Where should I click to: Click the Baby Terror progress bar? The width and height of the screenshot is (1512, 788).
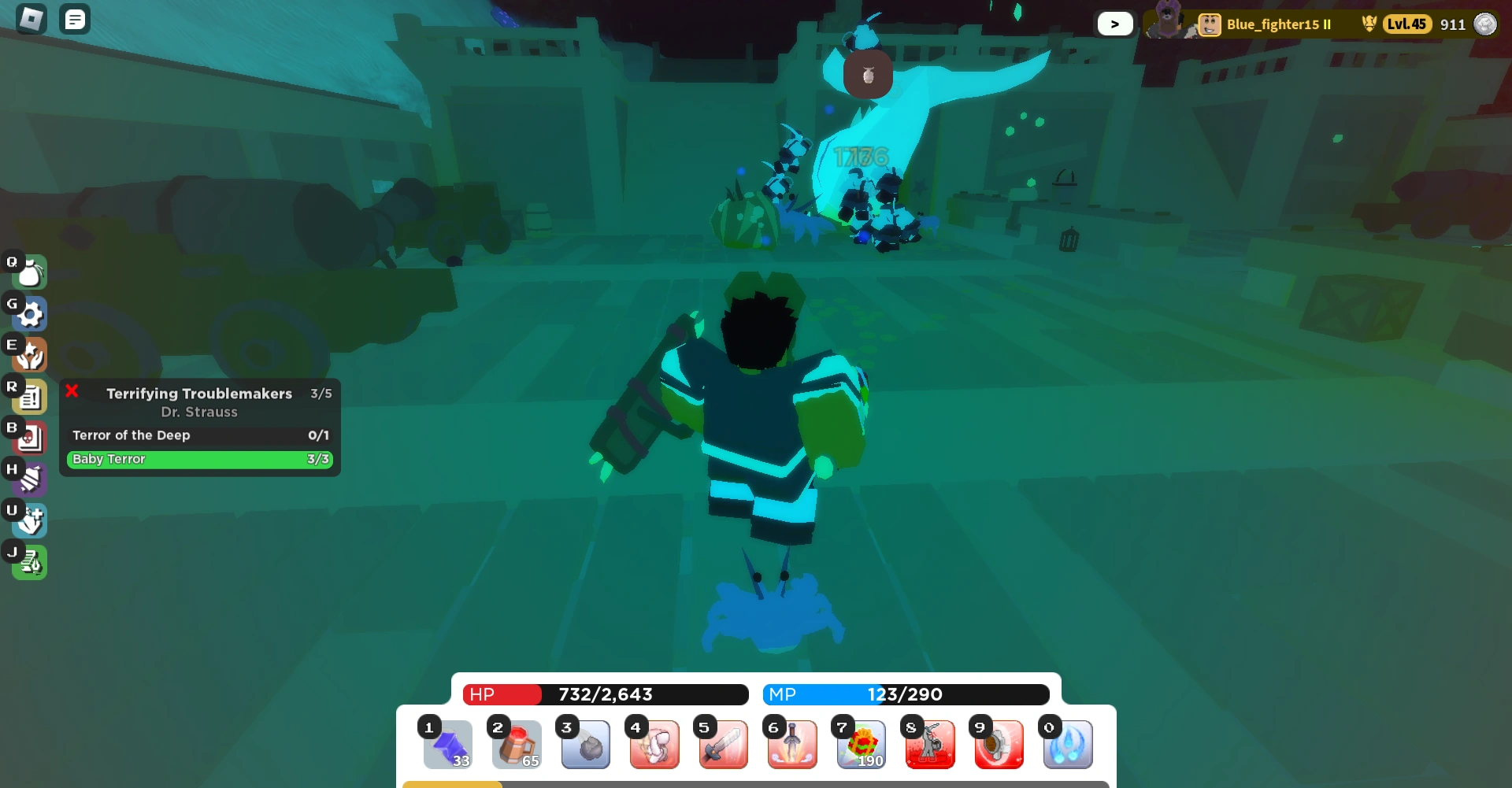(199, 459)
